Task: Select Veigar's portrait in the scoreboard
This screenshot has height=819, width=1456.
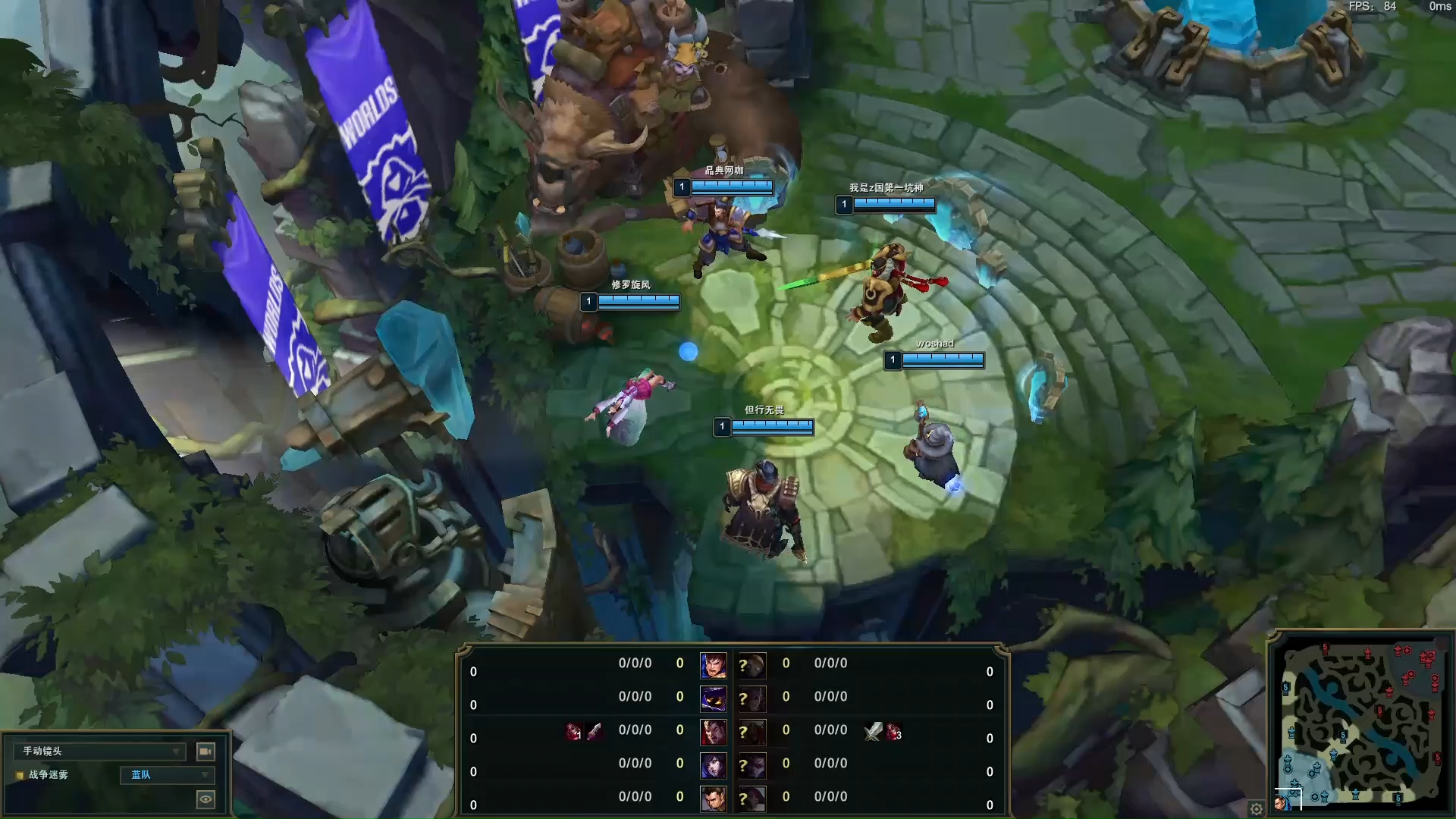Action: [x=713, y=698]
